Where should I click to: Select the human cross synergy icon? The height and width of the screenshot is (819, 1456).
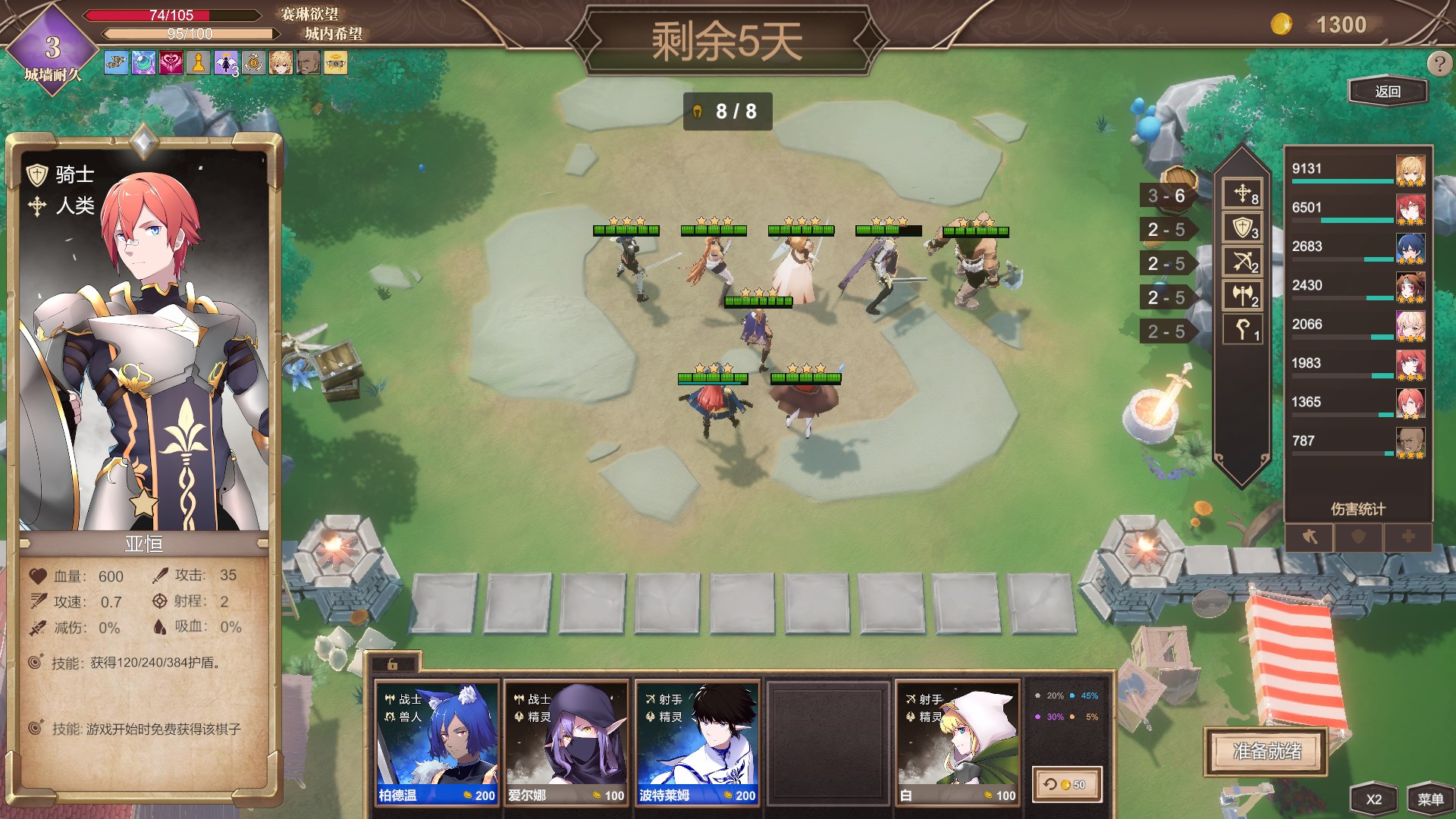tap(1242, 194)
